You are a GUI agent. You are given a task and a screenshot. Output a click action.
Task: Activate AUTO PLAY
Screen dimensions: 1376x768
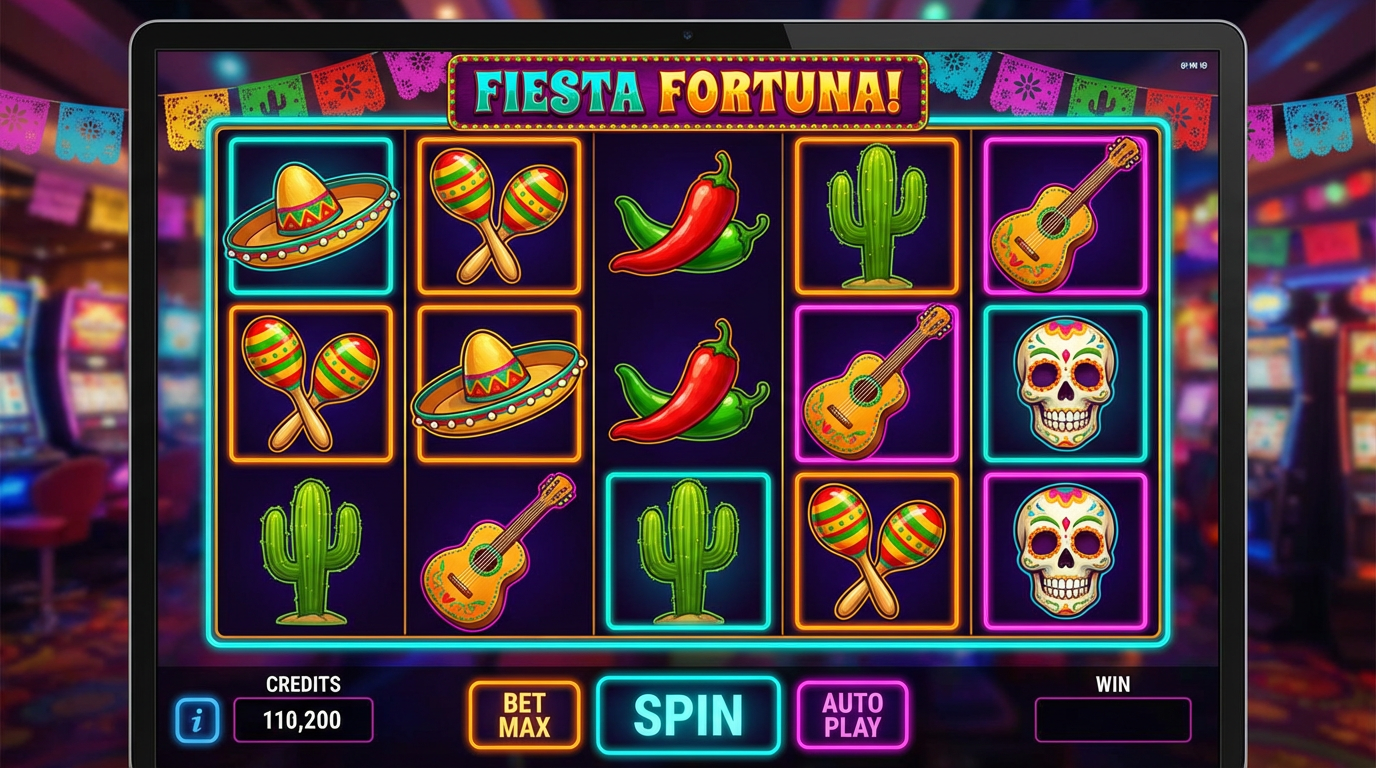(x=852, y=715)
